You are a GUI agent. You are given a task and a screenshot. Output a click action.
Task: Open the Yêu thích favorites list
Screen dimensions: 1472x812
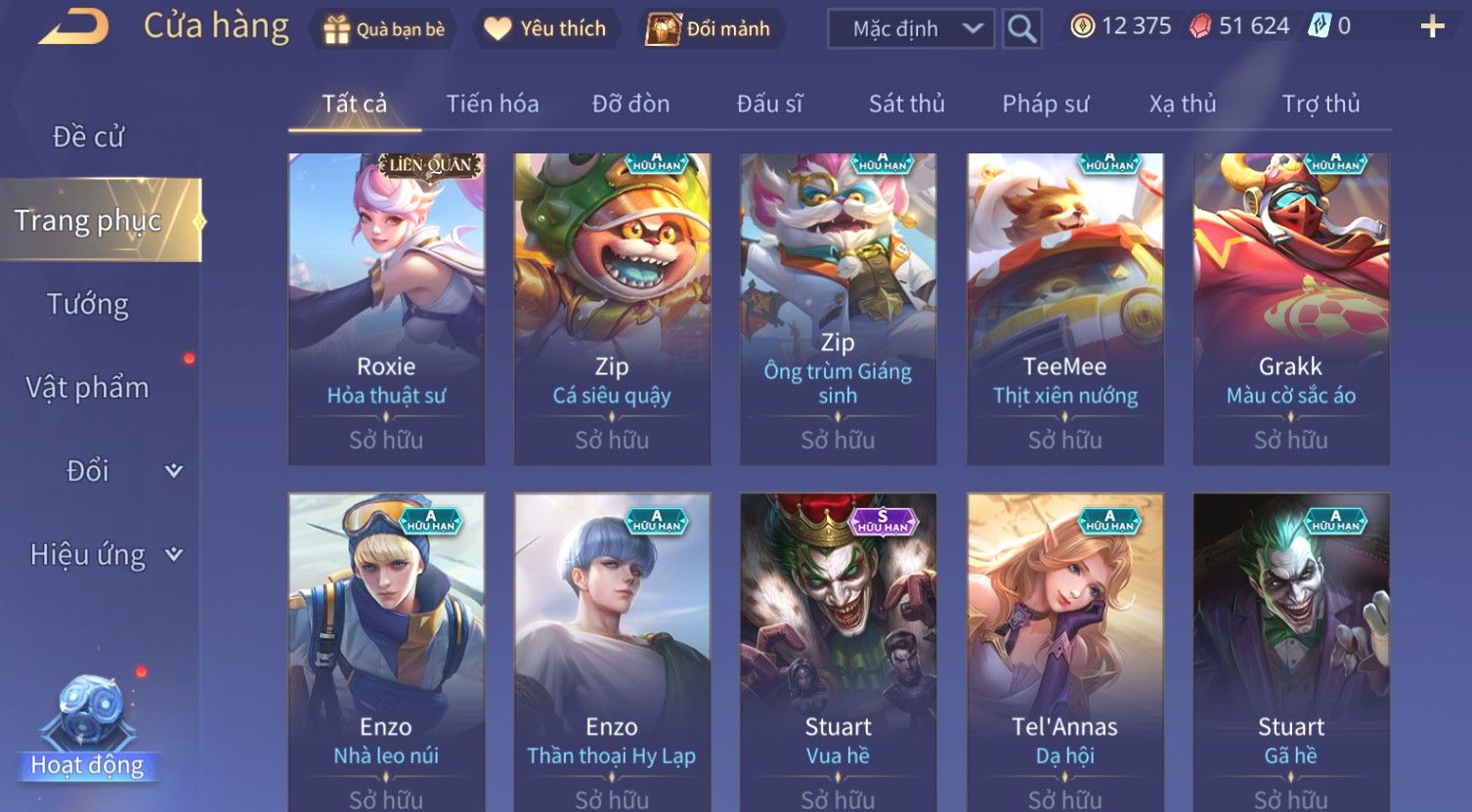(x=545, y=29)
